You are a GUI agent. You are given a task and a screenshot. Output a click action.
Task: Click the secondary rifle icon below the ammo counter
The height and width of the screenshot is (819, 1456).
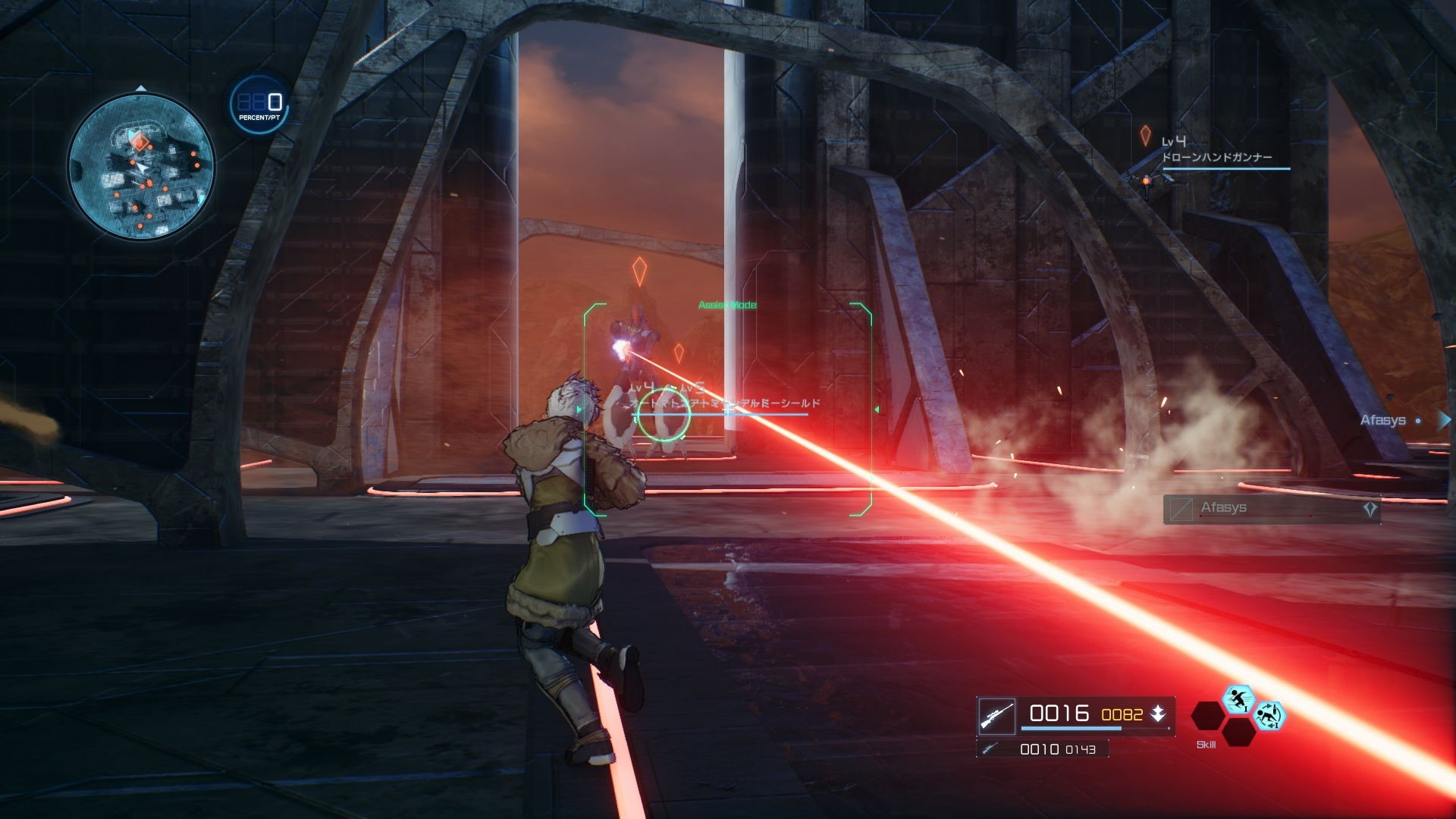pos(990,749)
